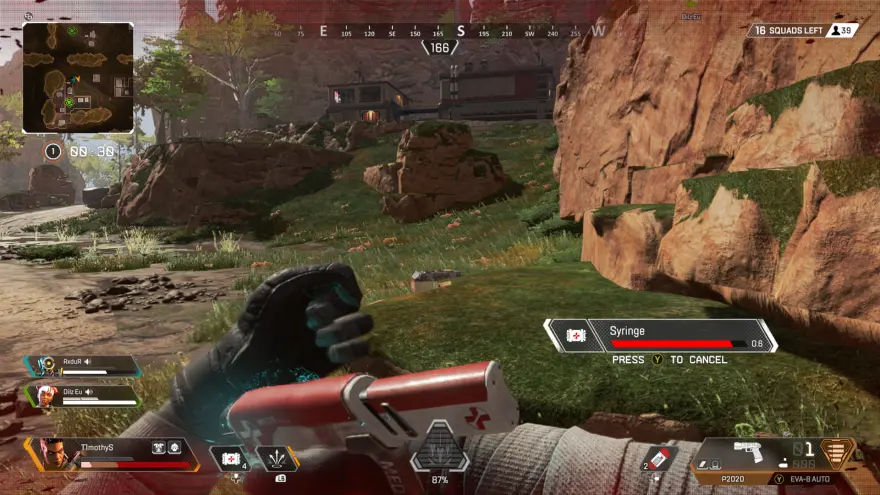The height and width of the screenshot is (495, 880).
Task: Activate the tactical ability icon
Action: [277, 458]
